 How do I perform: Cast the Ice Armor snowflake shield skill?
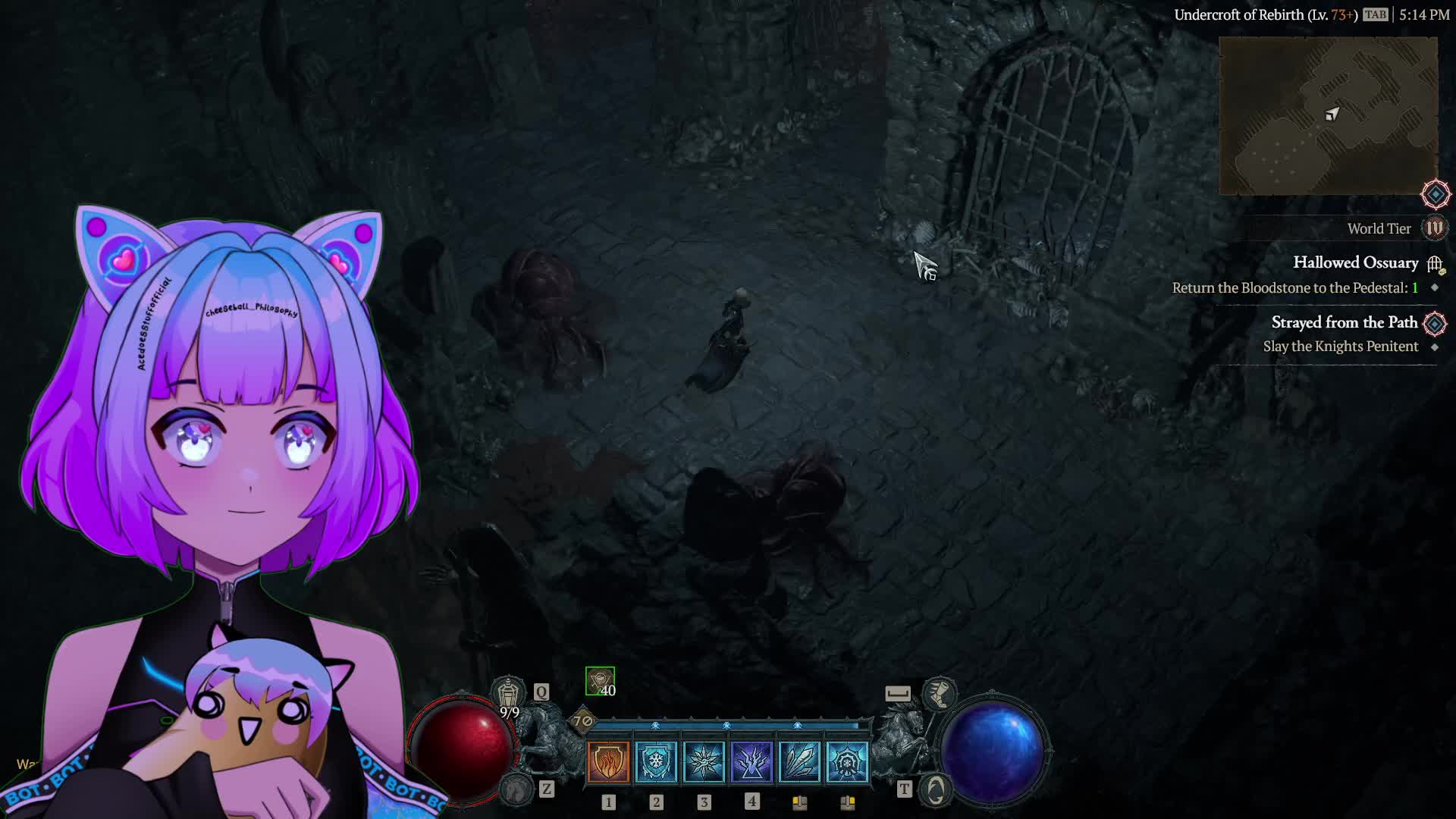tap(656, 761)
